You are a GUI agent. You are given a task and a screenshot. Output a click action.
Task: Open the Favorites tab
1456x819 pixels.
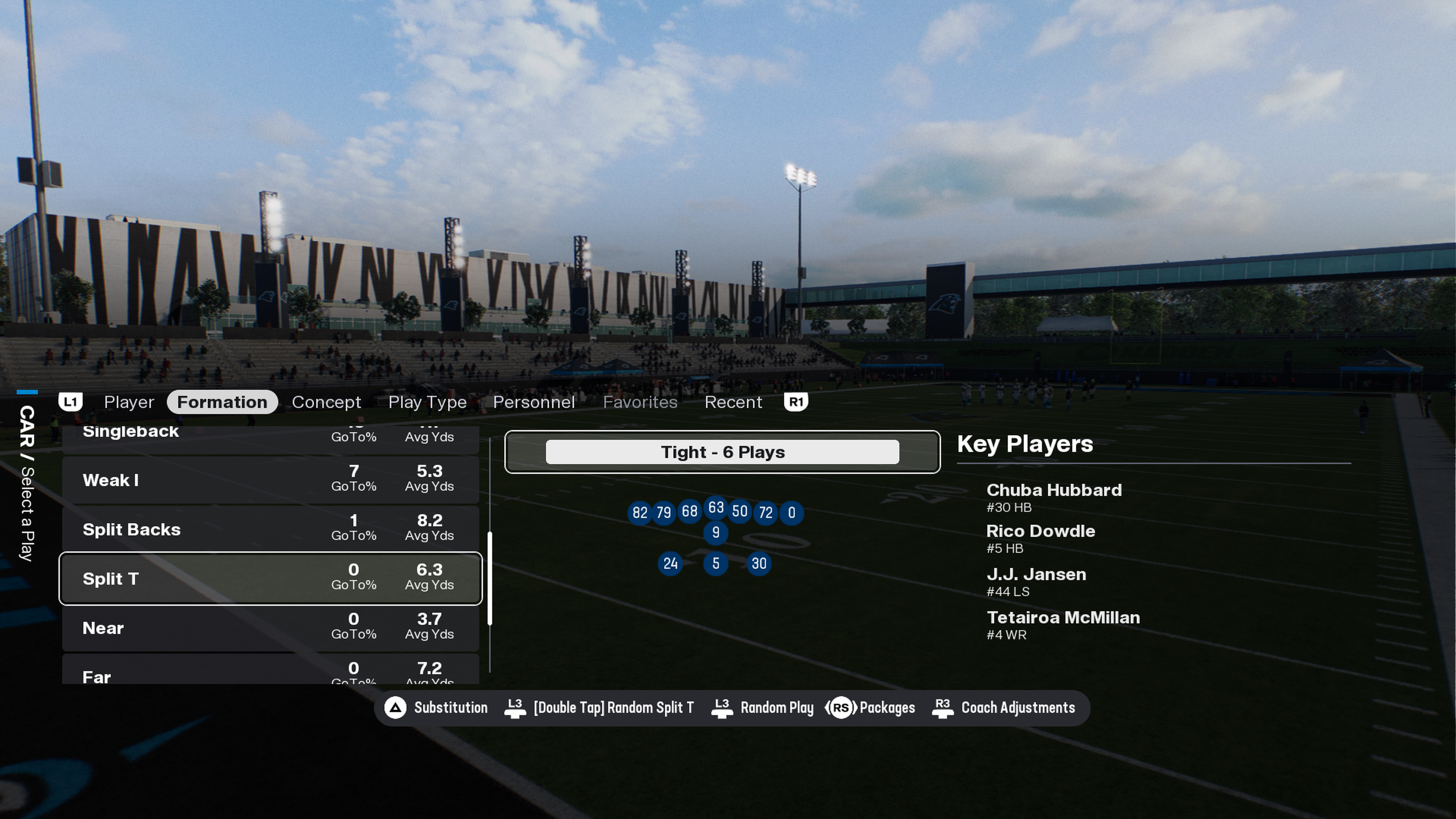640,402
